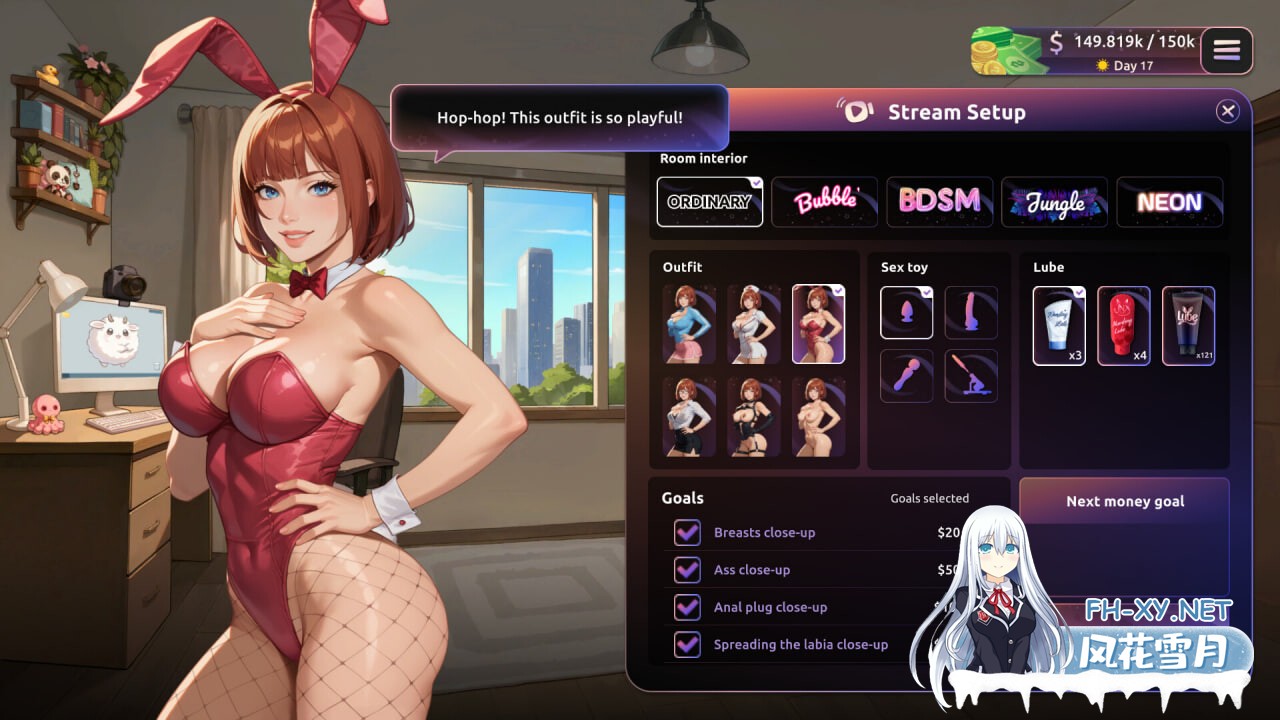Select the dark lube tube with x121
This screenshot has width=1280, height=720.
[x=1188, y=326]
